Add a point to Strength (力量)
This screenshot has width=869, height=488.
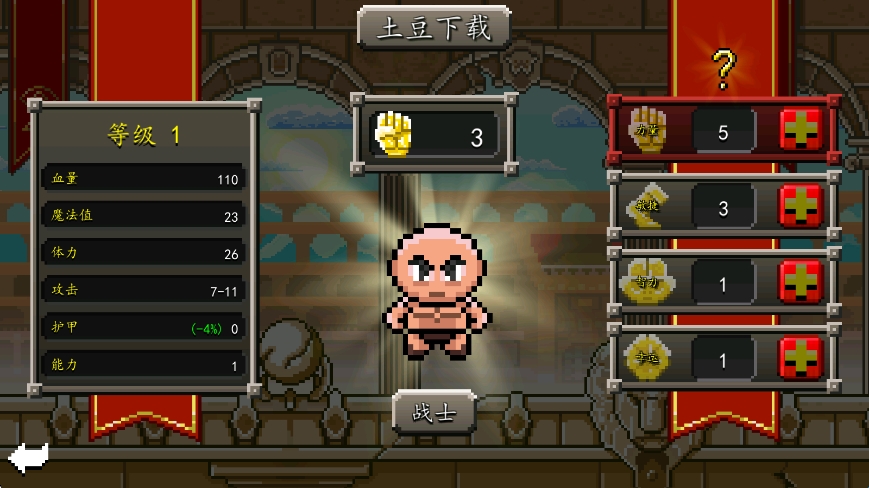(x=800, y=129)
